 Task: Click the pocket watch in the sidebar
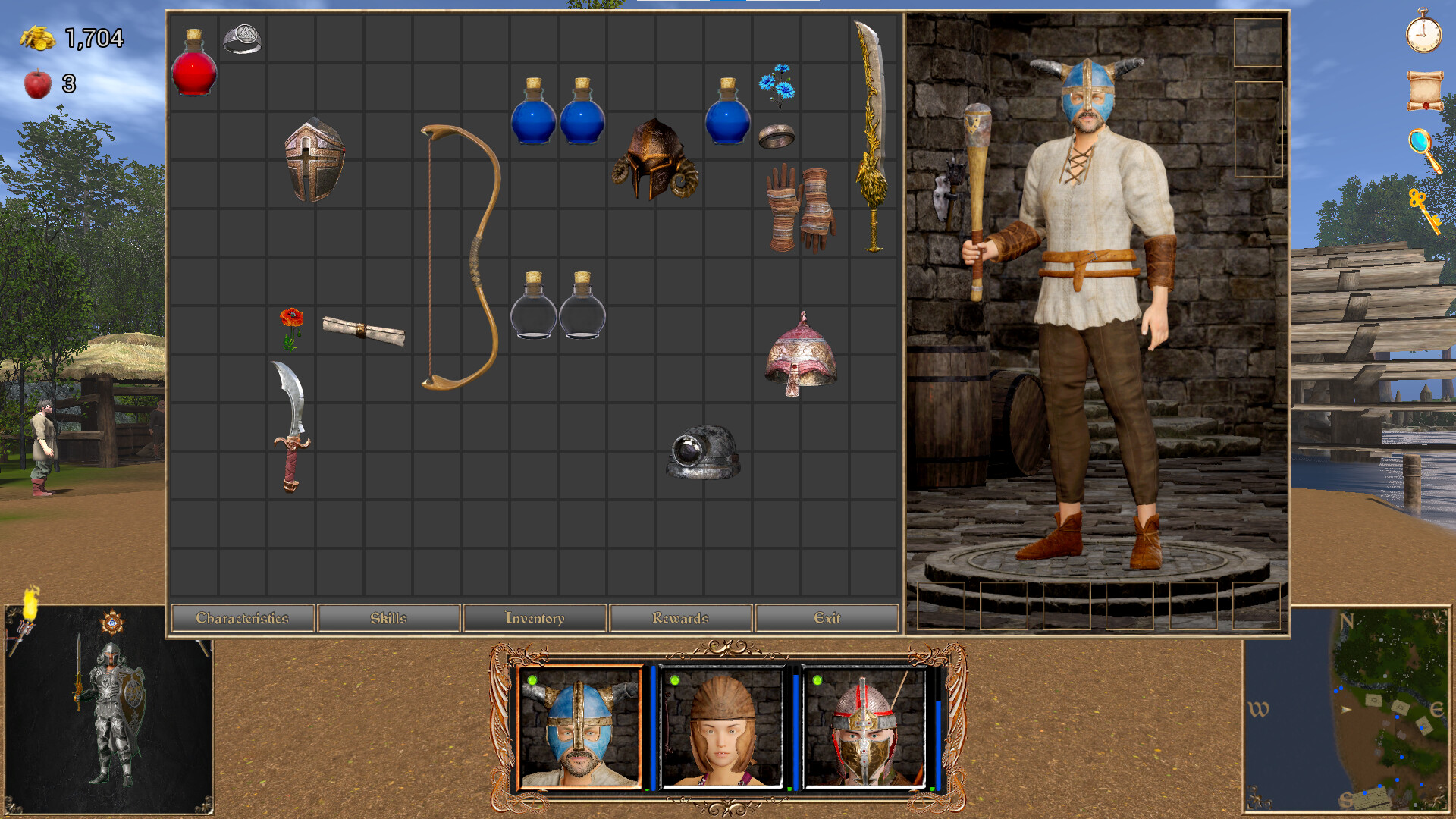1425,36
